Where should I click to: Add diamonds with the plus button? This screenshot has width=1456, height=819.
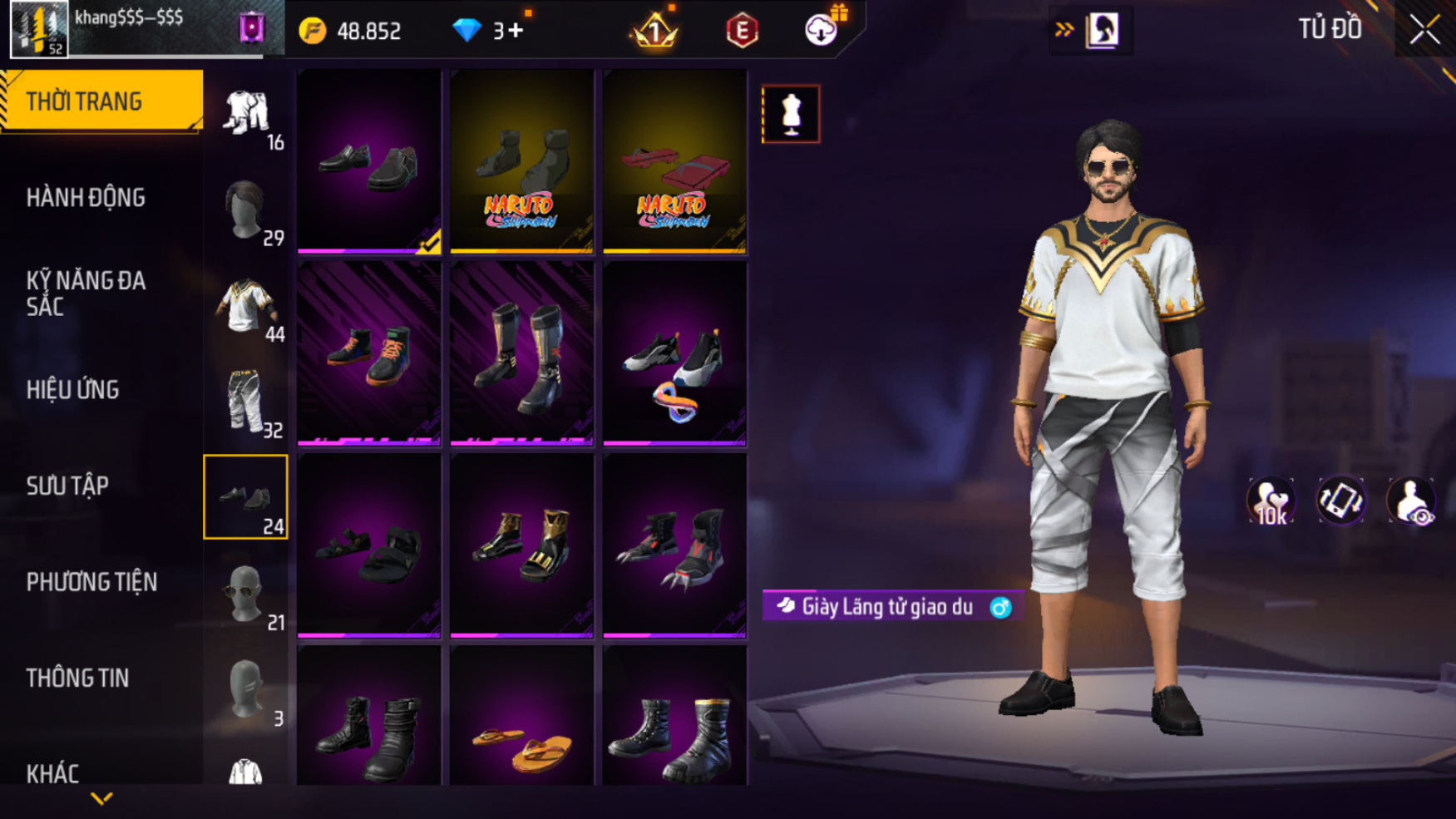(516, 31)
